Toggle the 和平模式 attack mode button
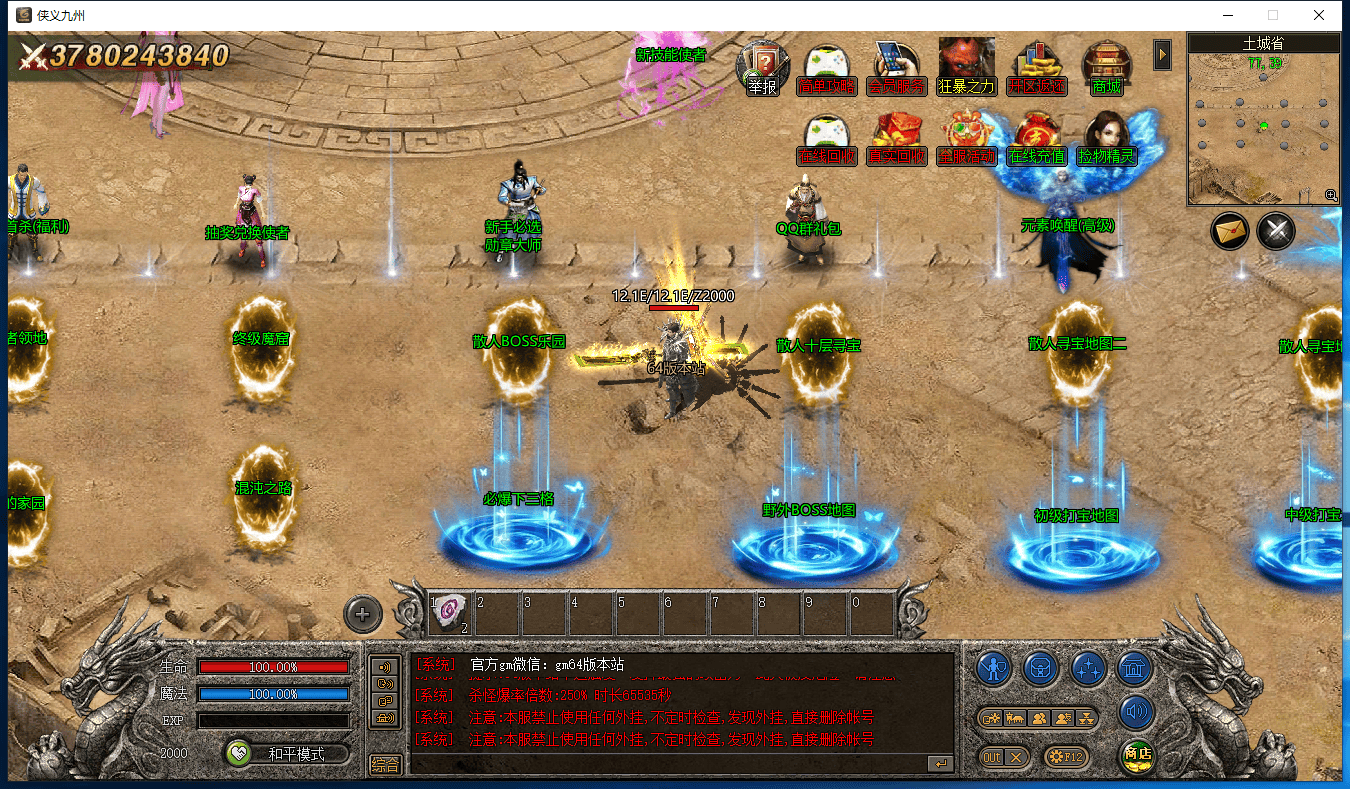This screenshot has height=789, width=1350. [287, 754]
